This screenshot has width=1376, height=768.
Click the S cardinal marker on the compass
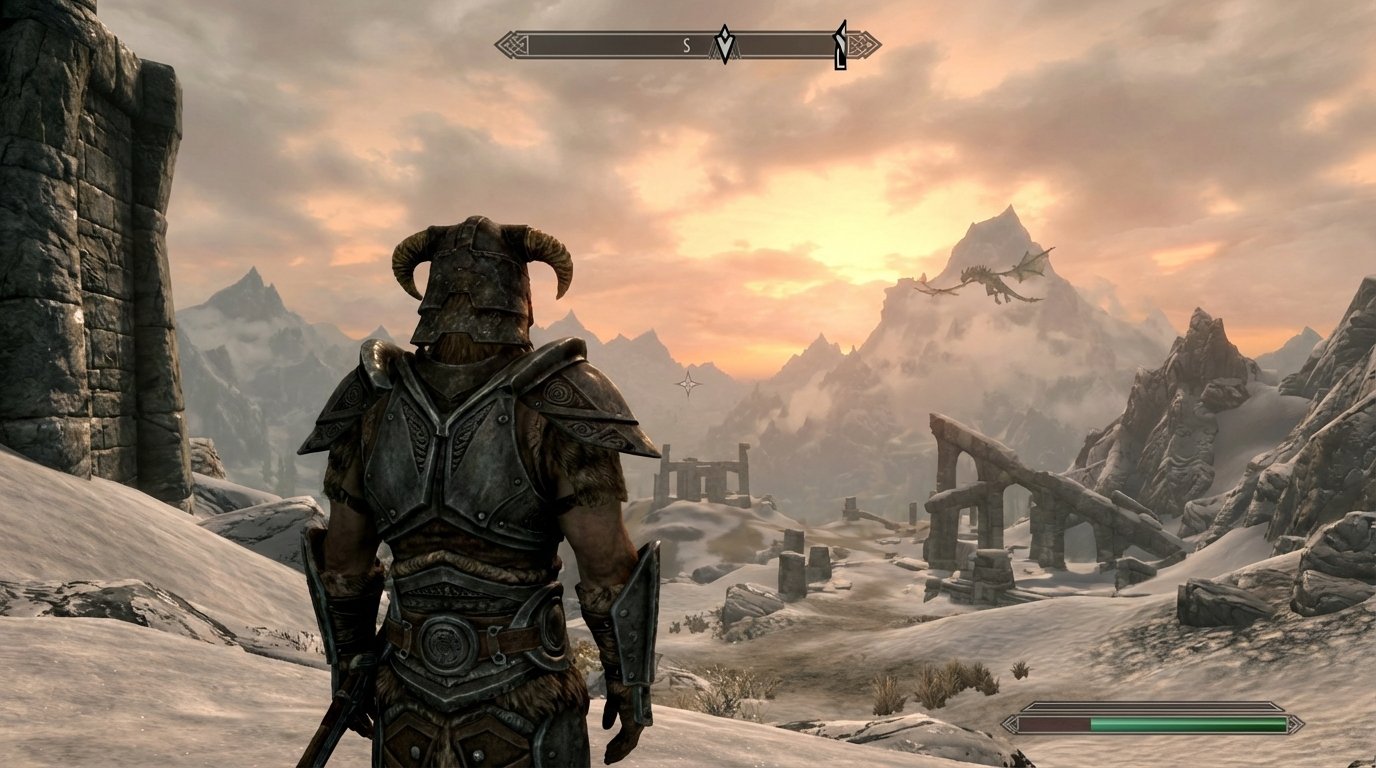coord(686,44)
